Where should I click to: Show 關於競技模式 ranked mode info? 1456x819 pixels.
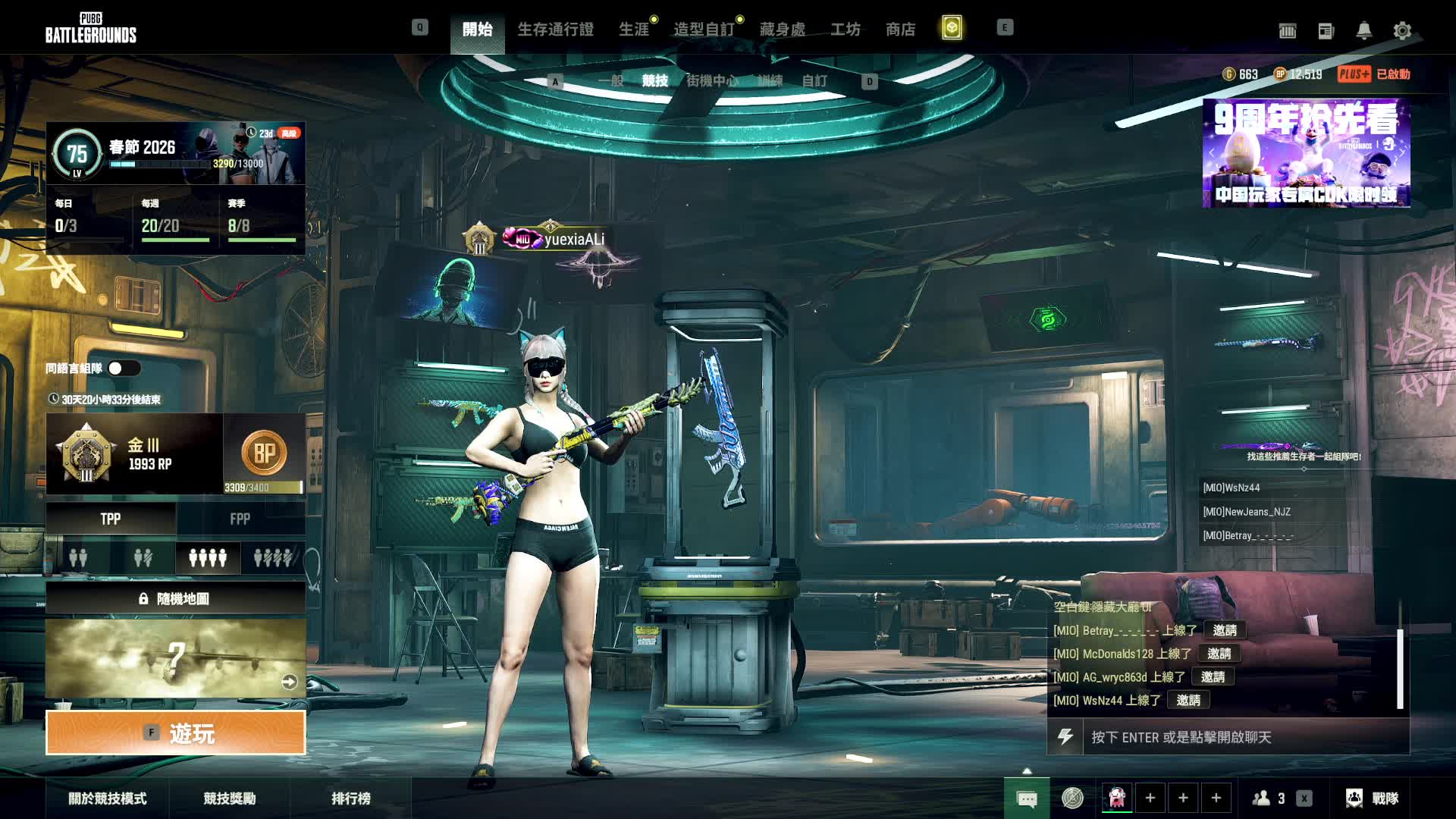tap(108, 798)
